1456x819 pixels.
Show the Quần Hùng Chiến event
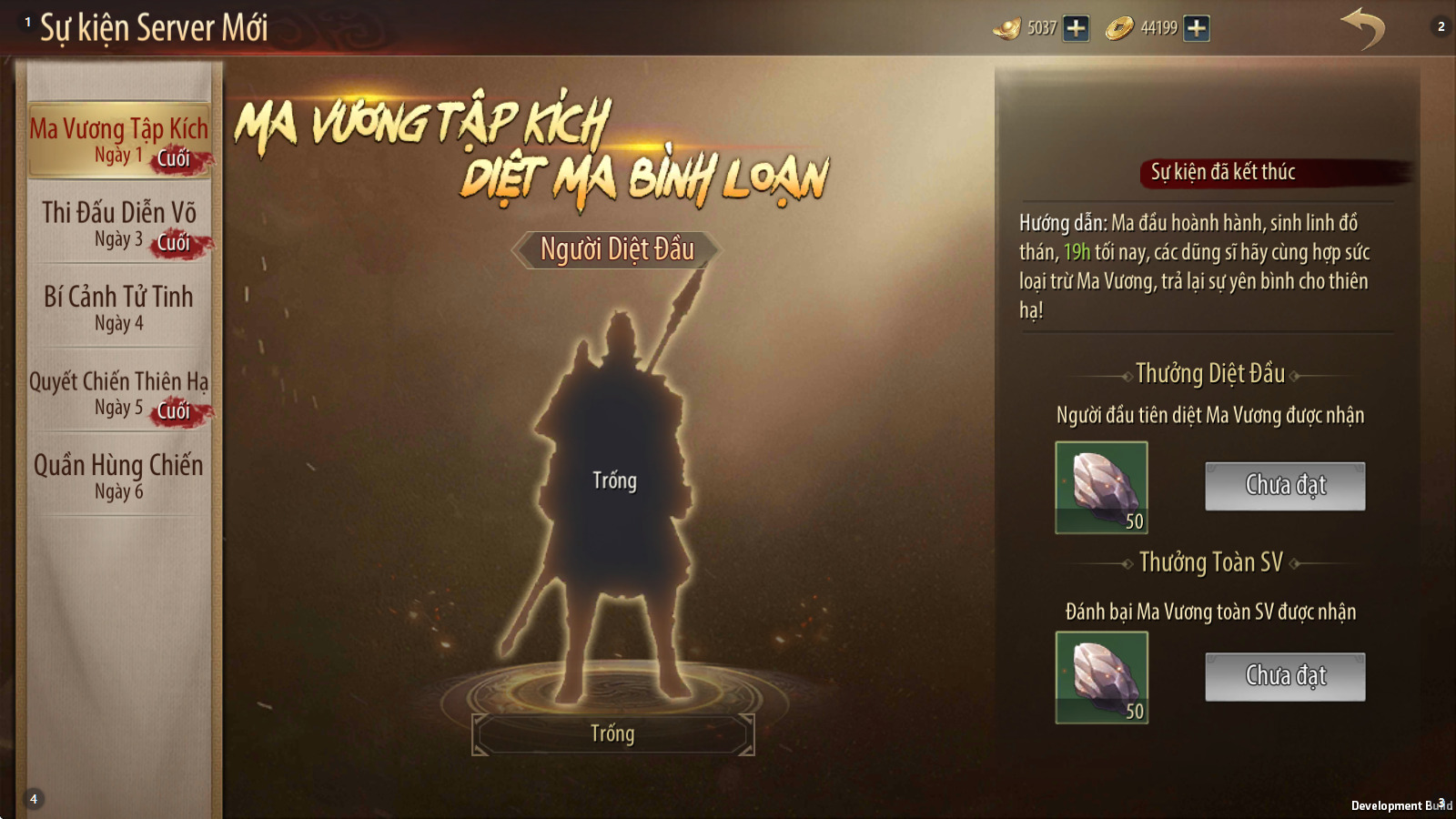119,476
